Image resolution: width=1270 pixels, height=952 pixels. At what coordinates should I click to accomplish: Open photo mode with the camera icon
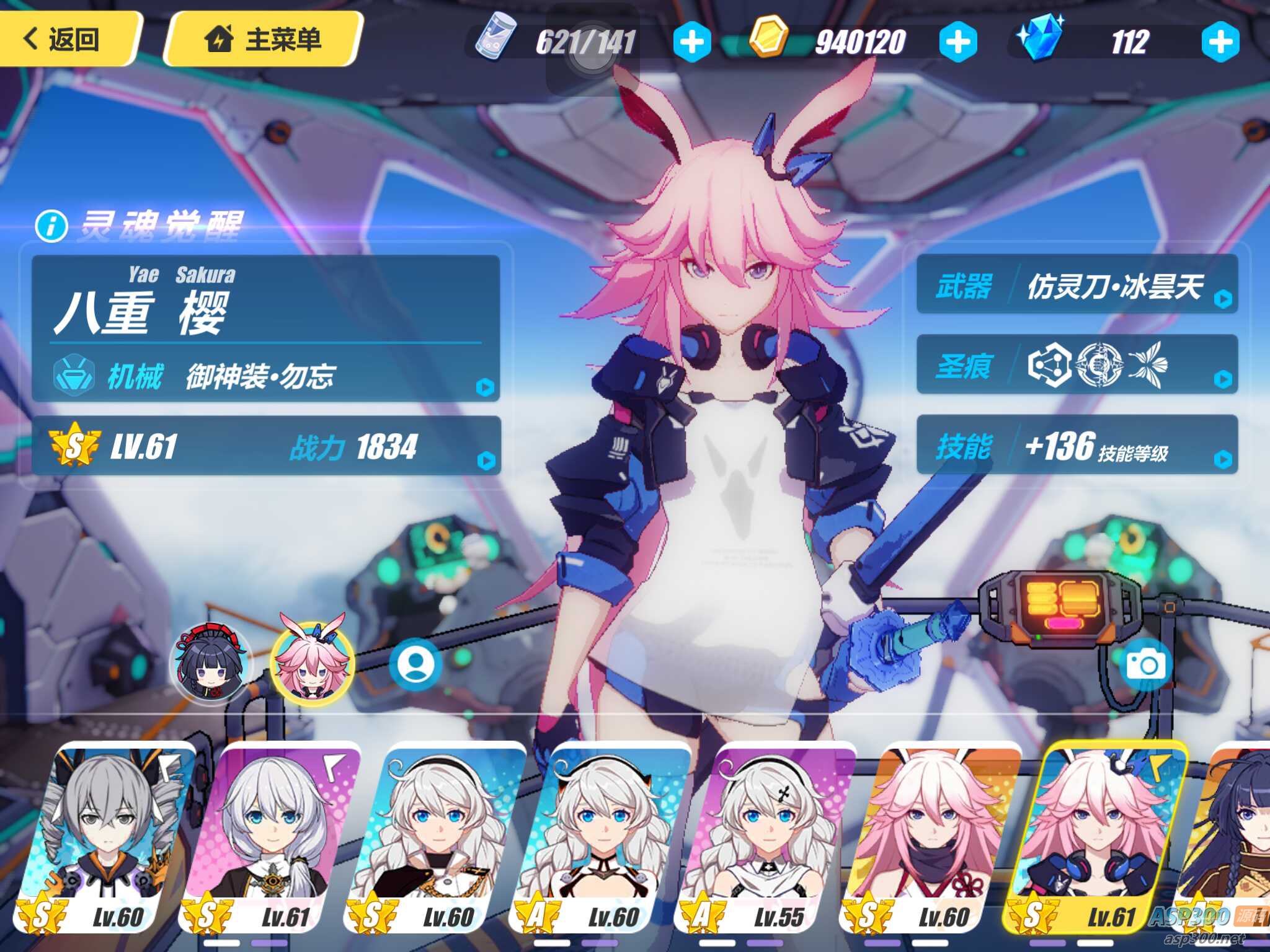click(x=1145, y=666)
